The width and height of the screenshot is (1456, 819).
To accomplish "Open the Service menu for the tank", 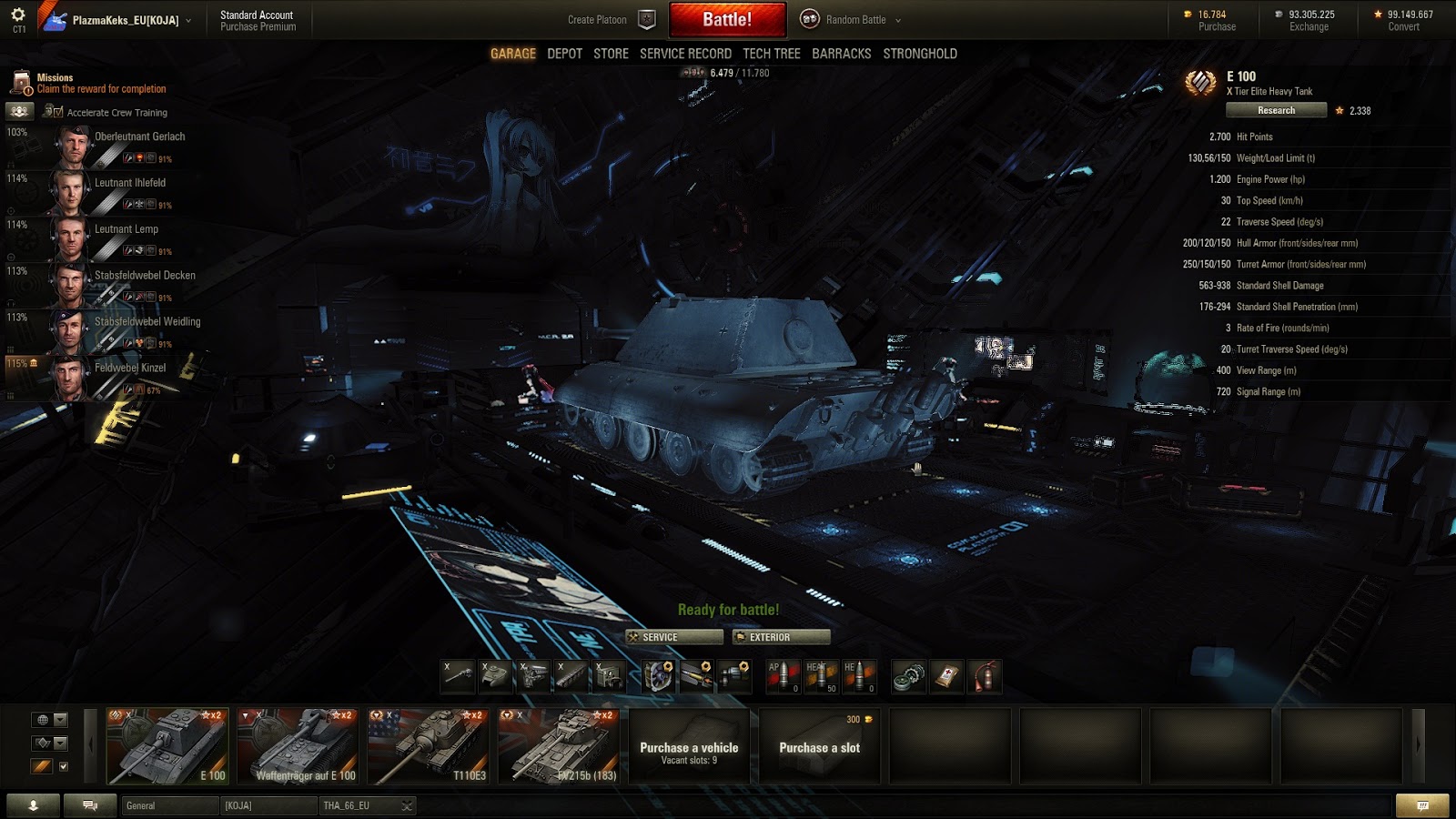I will tap(674, 637).
